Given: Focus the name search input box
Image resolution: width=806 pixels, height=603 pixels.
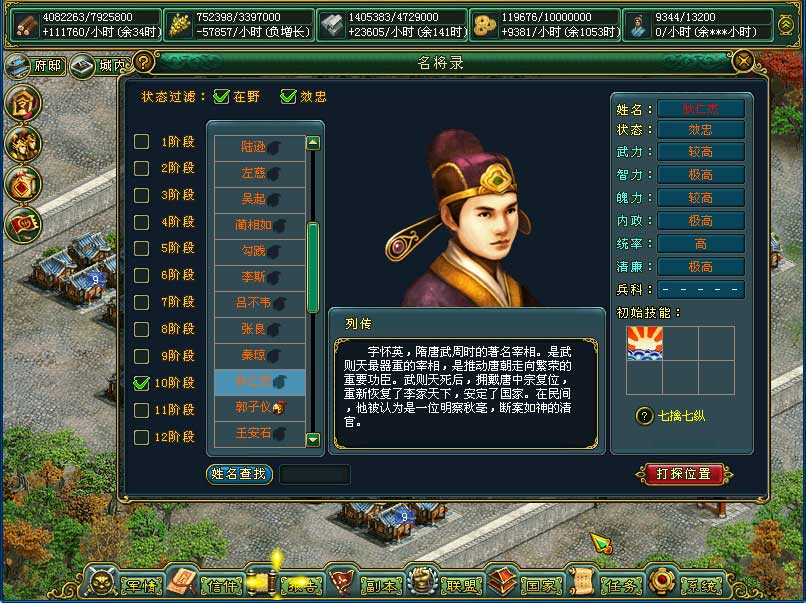Looking at the screenshot, I should [315, 474].
